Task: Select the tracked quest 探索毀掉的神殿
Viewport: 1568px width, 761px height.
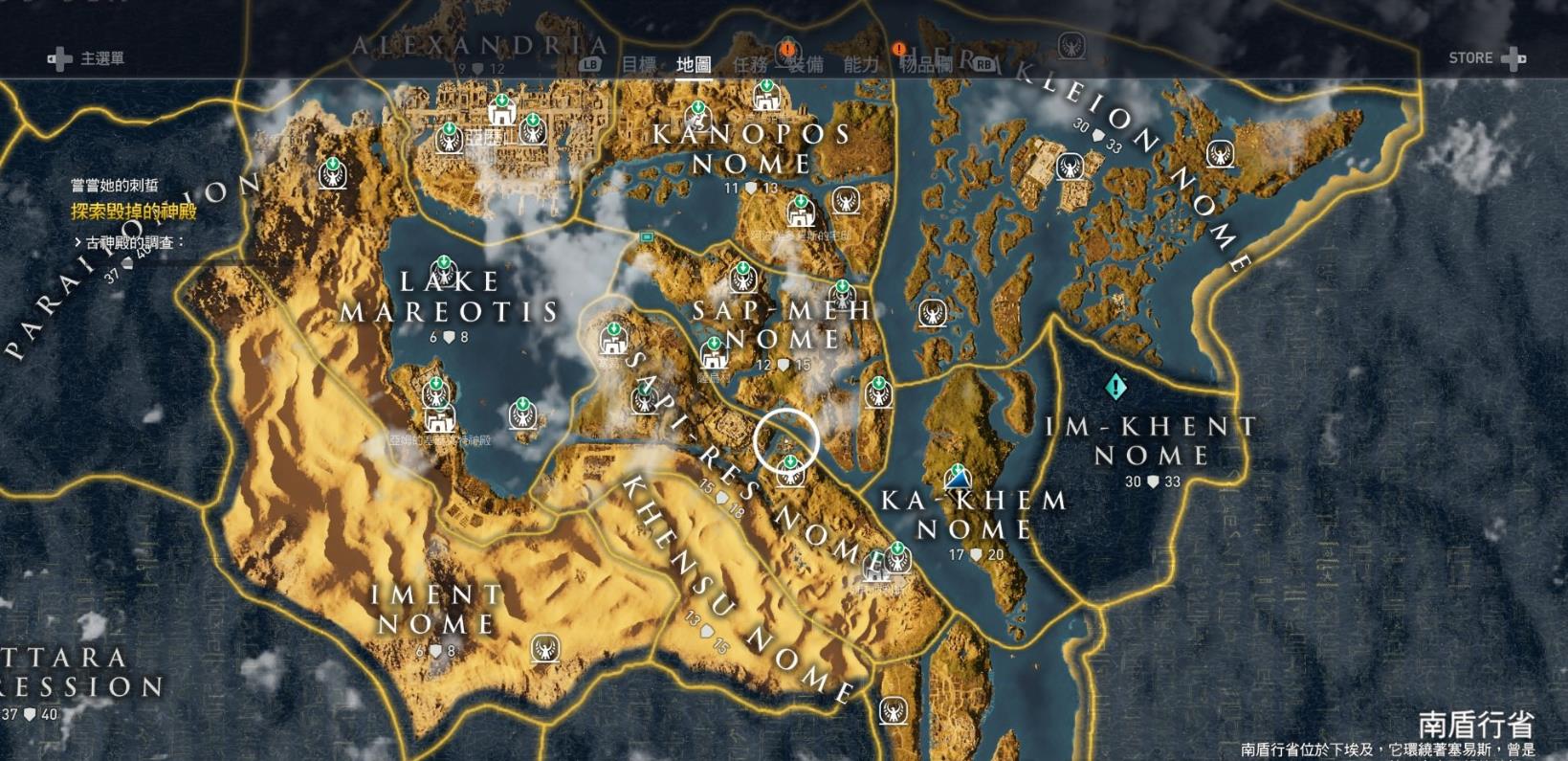Action: click(134, 212)
